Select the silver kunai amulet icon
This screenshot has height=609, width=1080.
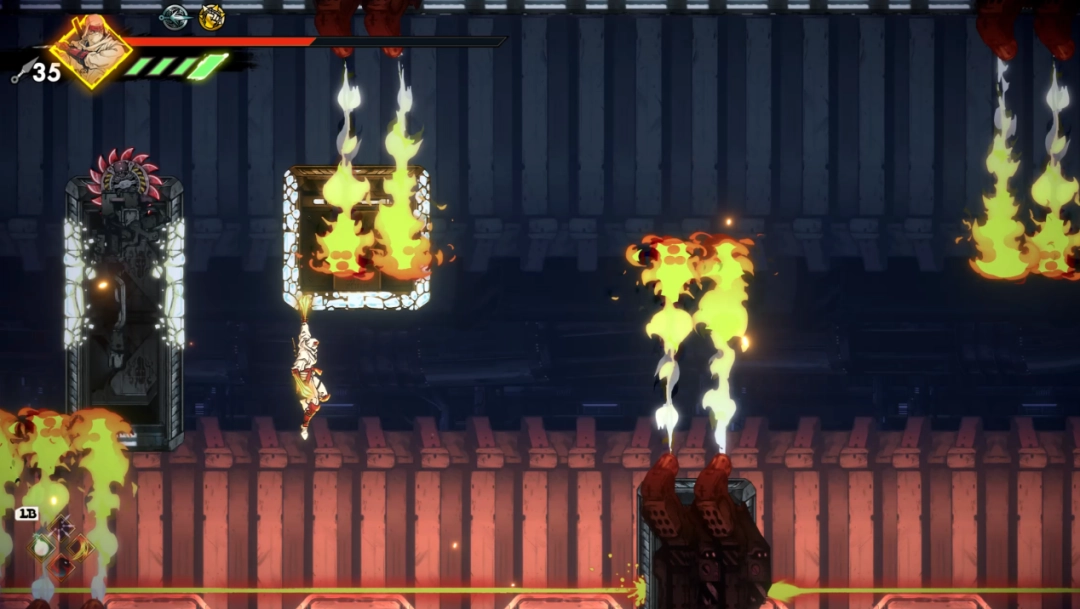click(x=175, y=16)
